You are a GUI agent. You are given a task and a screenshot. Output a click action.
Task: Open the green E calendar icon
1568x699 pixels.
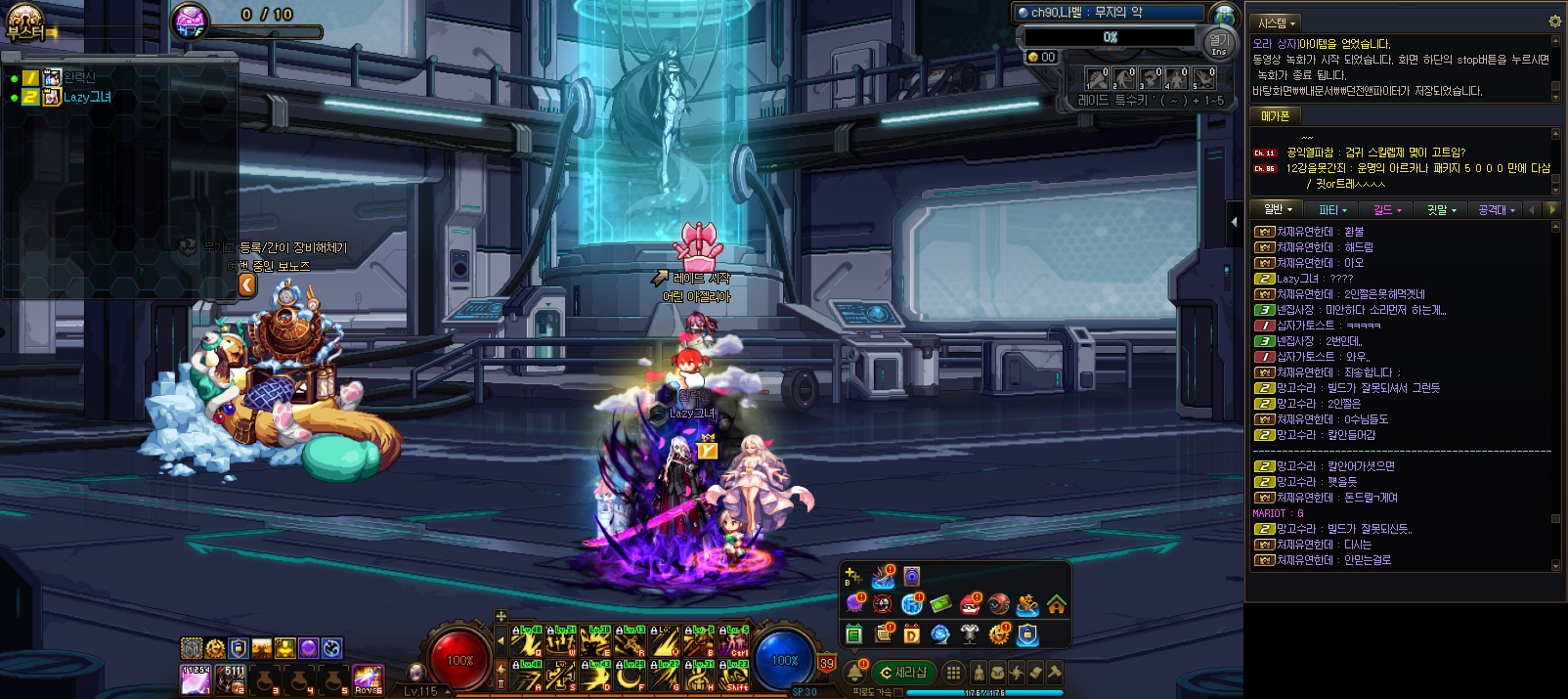click(x=853, y=634)
